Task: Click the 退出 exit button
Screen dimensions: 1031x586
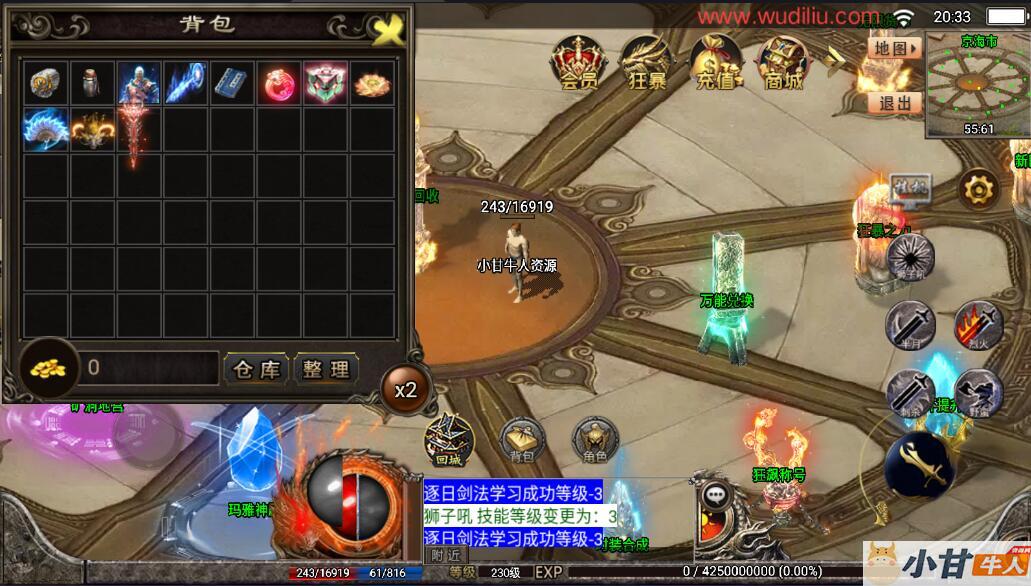Action: click(894, 102)
